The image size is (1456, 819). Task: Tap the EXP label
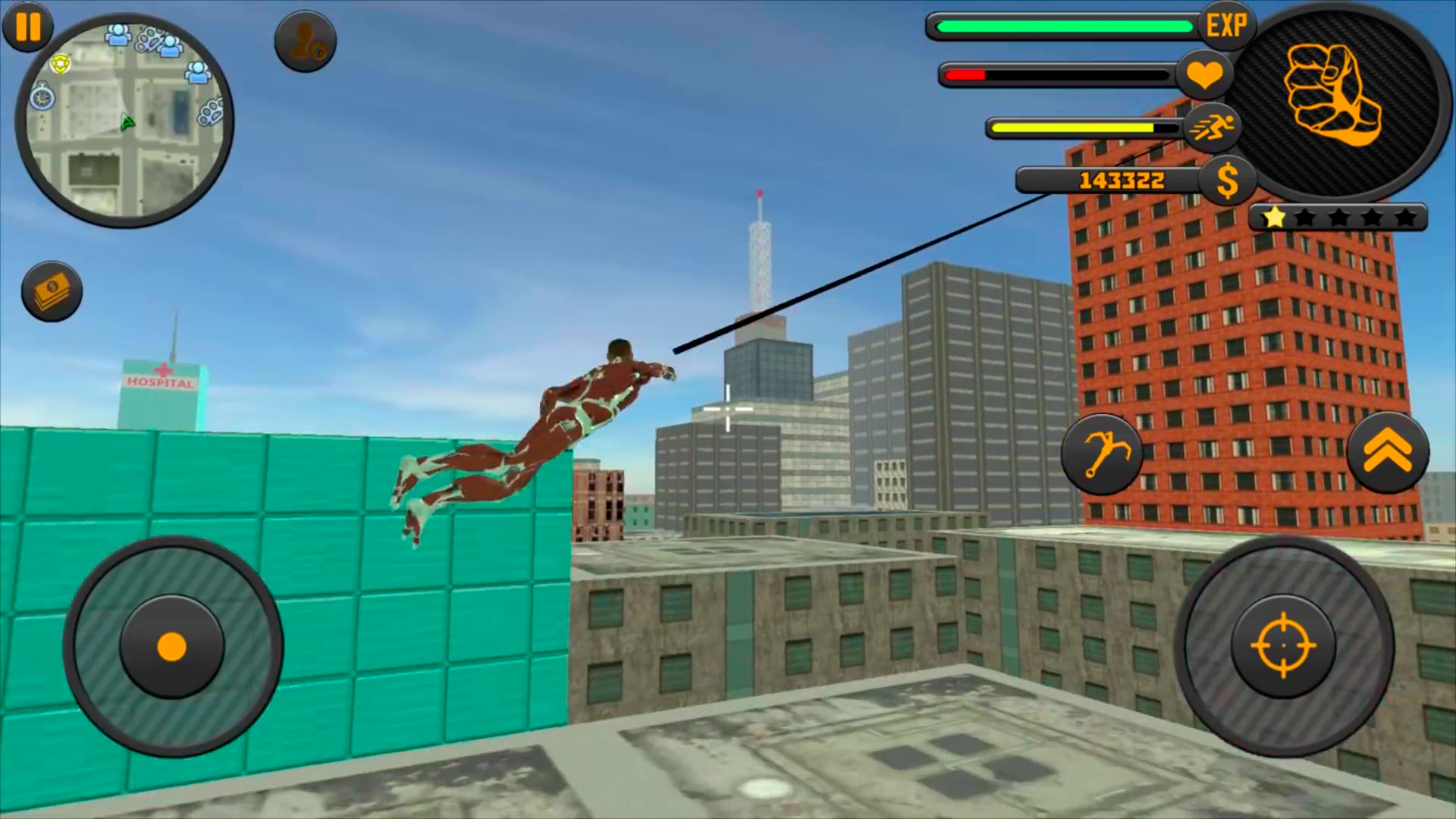coord(1228,25)
